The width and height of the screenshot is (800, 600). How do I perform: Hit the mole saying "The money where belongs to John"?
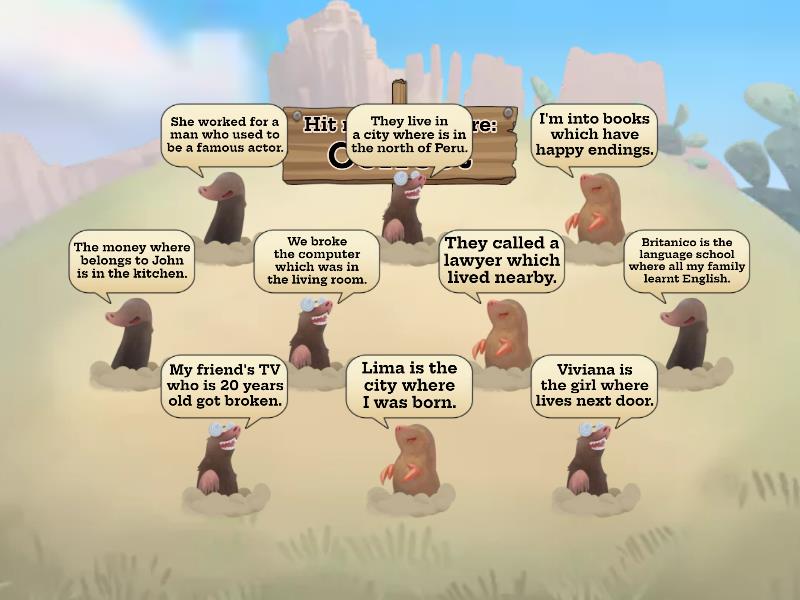pyautogui.click(x=131, y=335)
